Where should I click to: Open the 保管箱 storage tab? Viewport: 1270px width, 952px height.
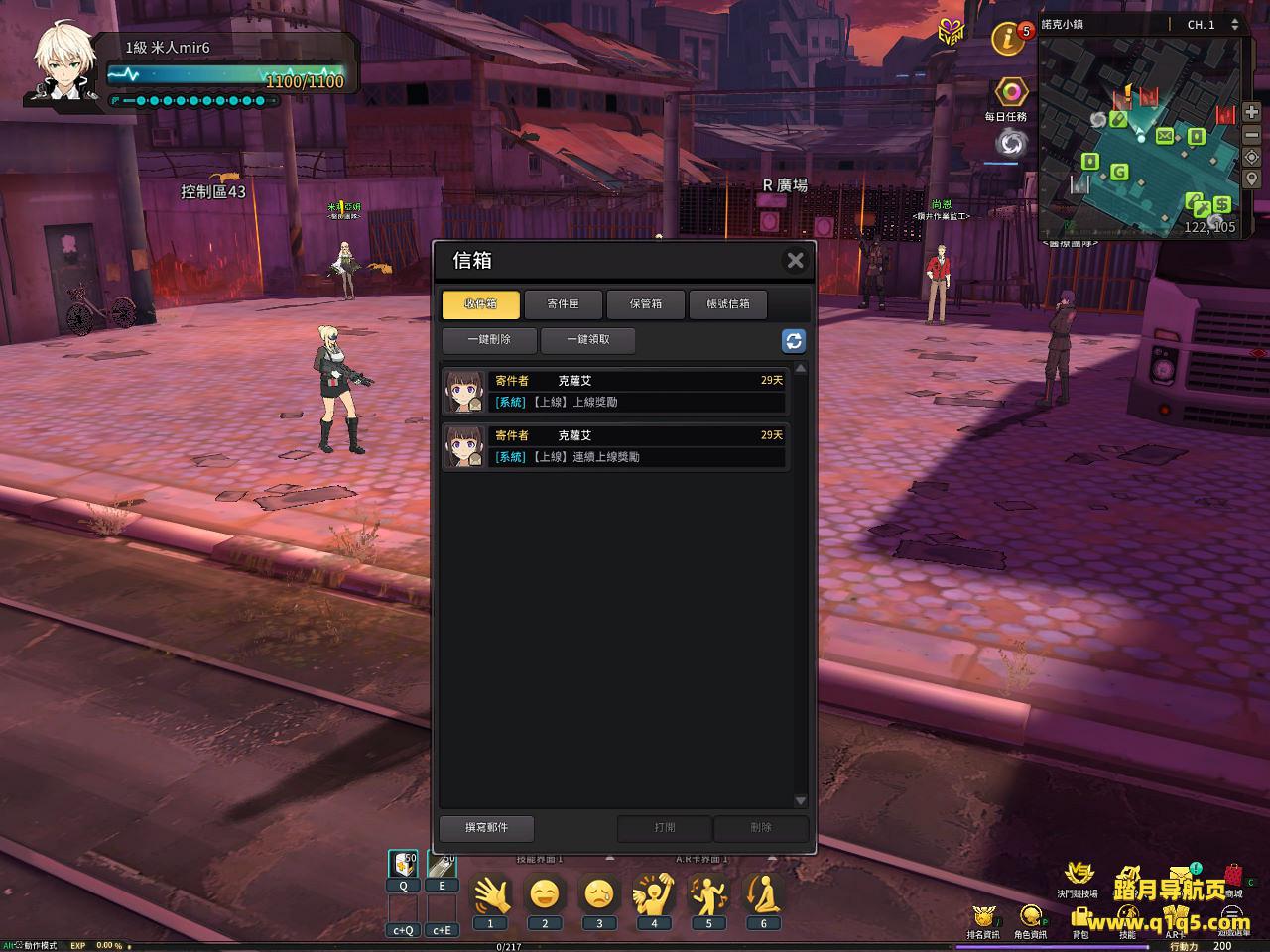coord(645,304)
